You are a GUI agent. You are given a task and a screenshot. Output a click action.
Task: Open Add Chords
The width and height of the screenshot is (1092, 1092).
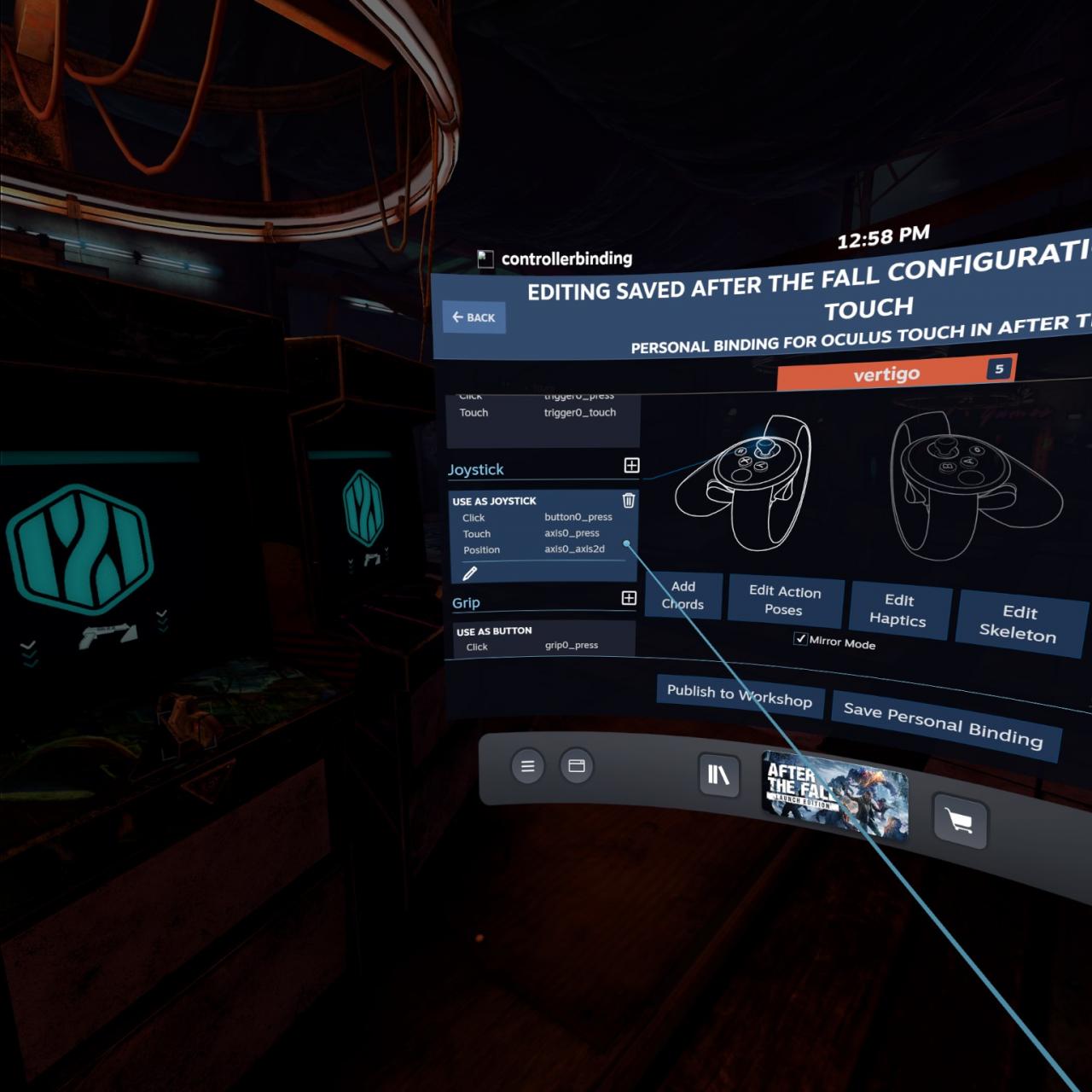click(x=683, y=595)
